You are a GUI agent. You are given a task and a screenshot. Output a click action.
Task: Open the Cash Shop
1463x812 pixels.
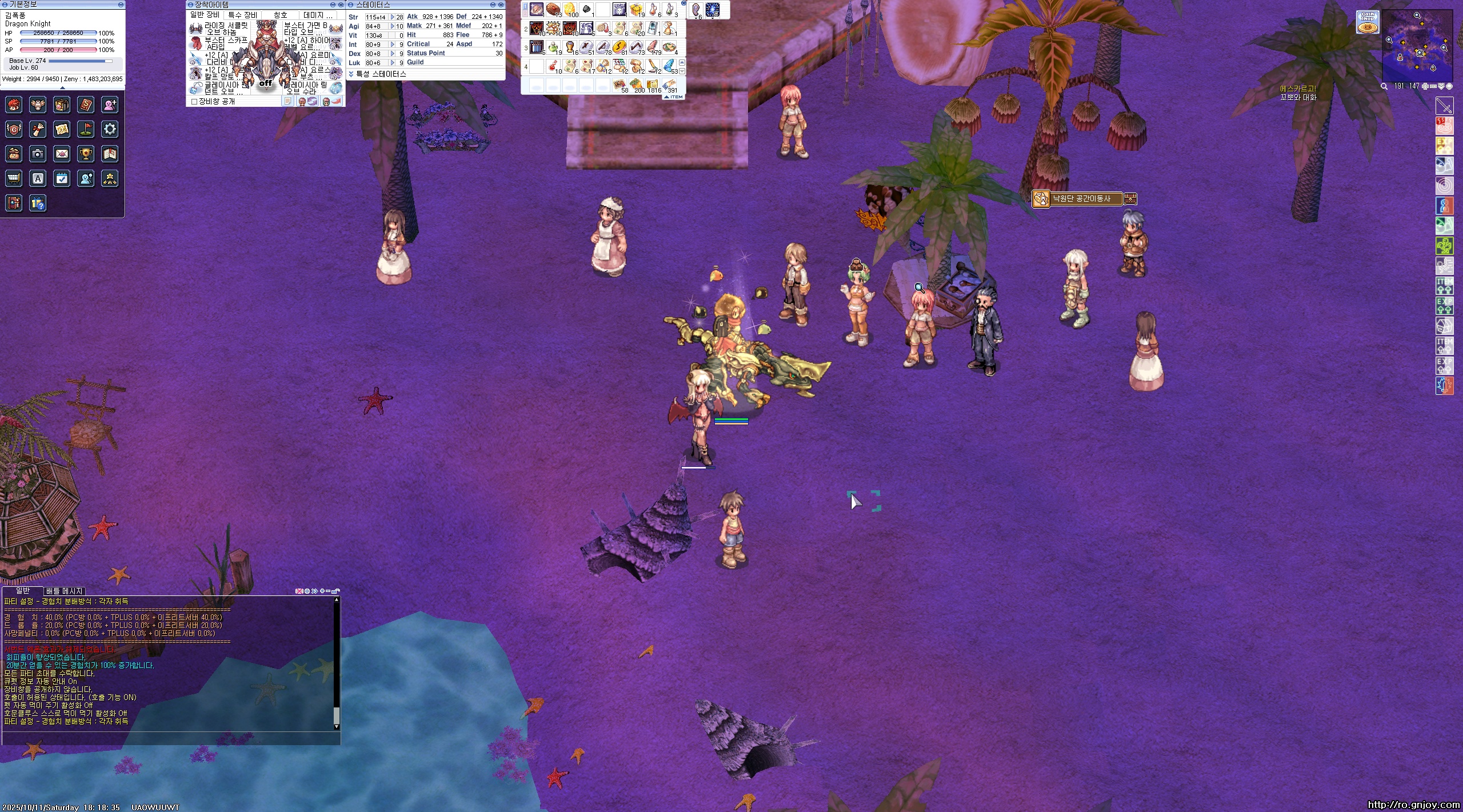tap(1367, 22)
